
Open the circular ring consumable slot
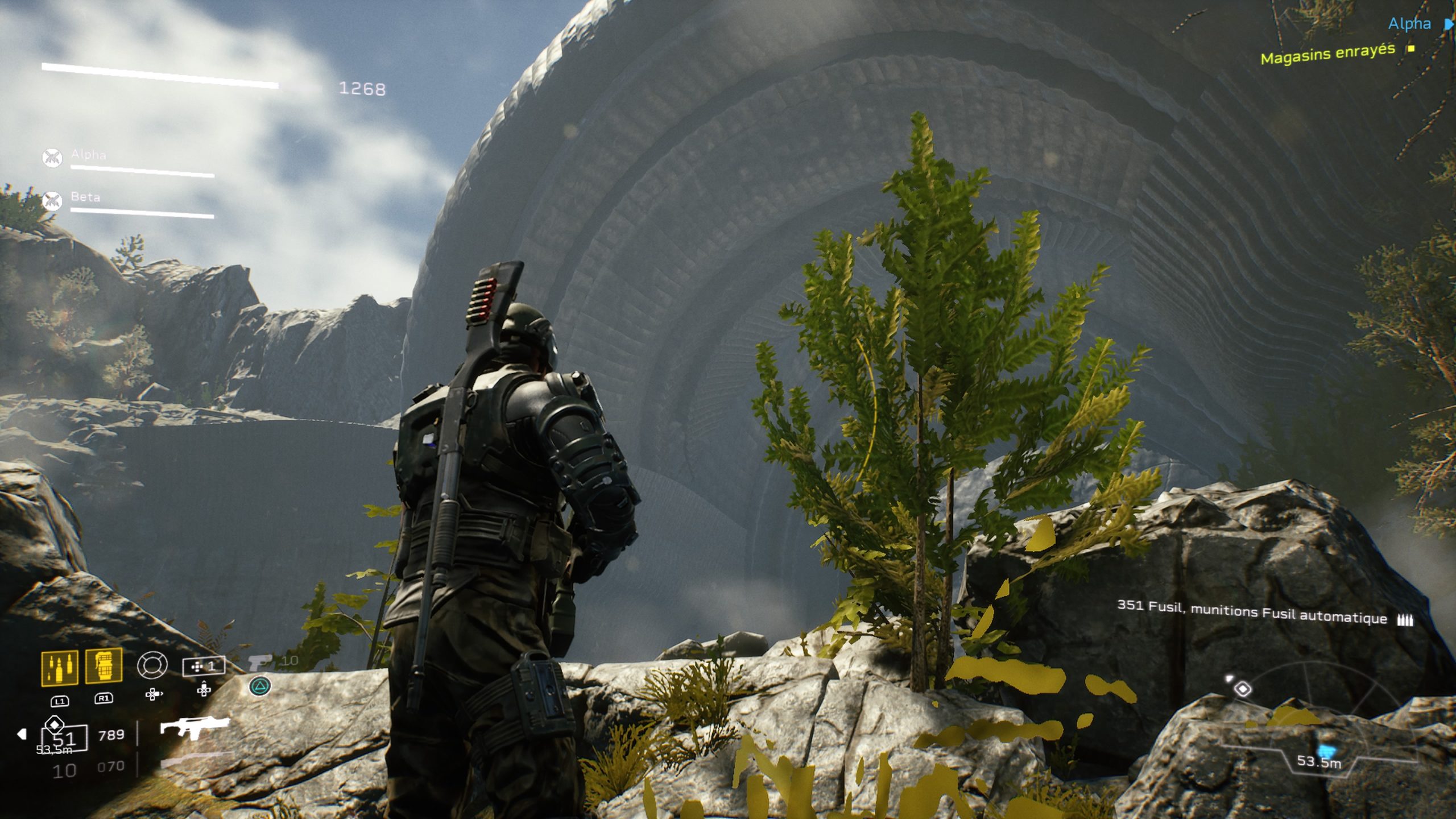point(152,665)
